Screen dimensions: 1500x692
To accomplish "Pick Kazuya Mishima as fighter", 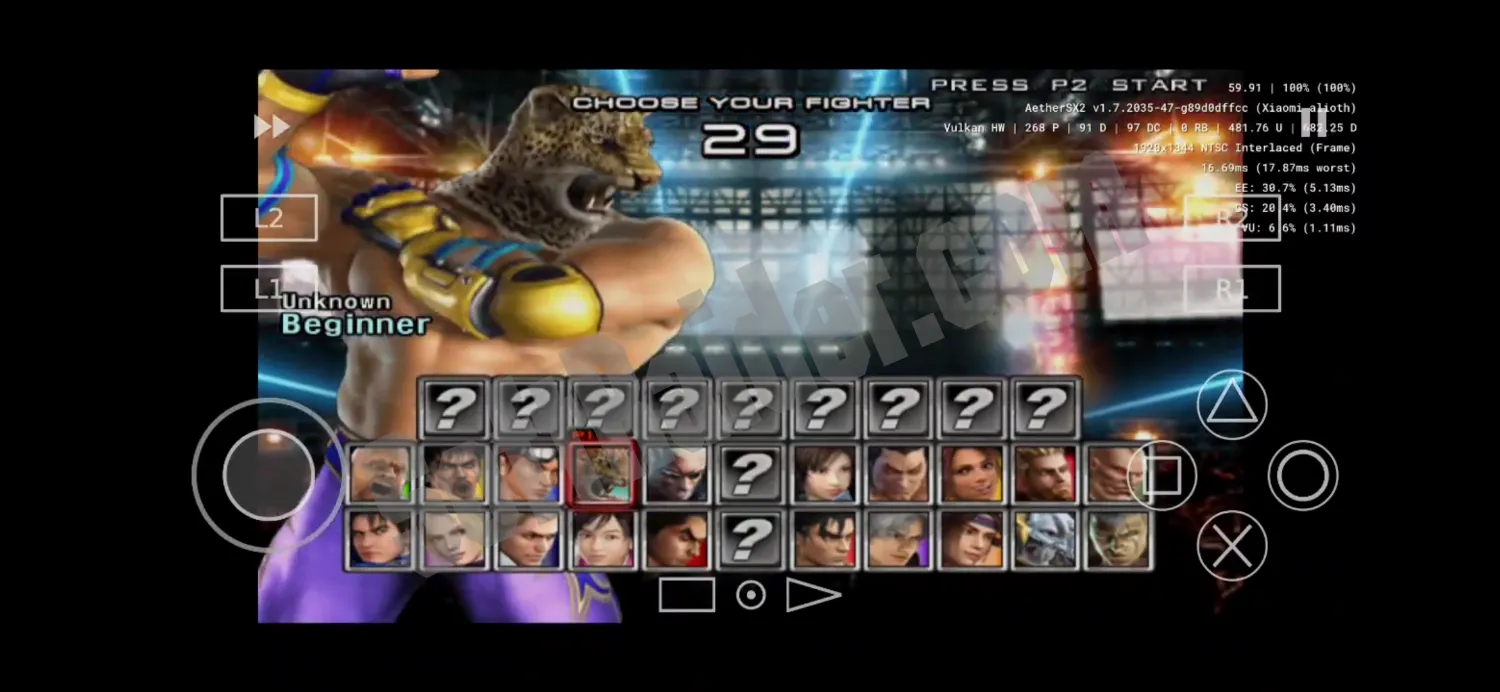I will [x=897, y=473].
